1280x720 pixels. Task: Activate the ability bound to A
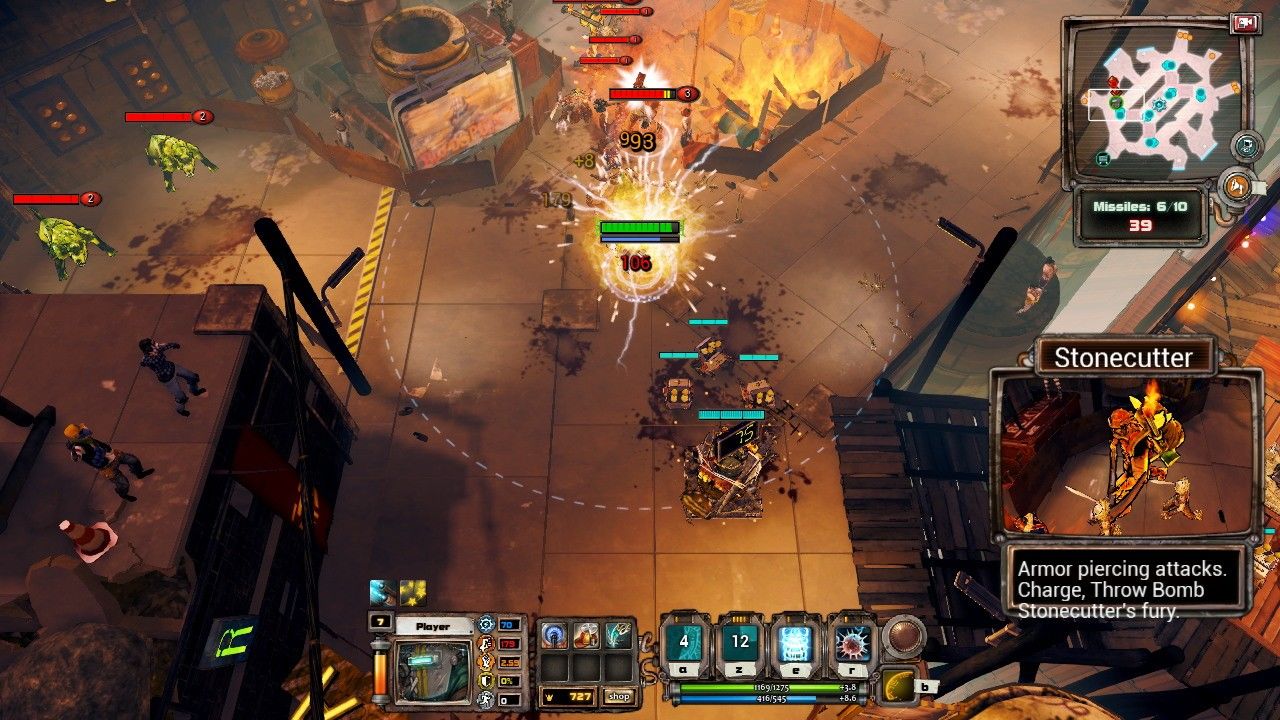[684, 642]
